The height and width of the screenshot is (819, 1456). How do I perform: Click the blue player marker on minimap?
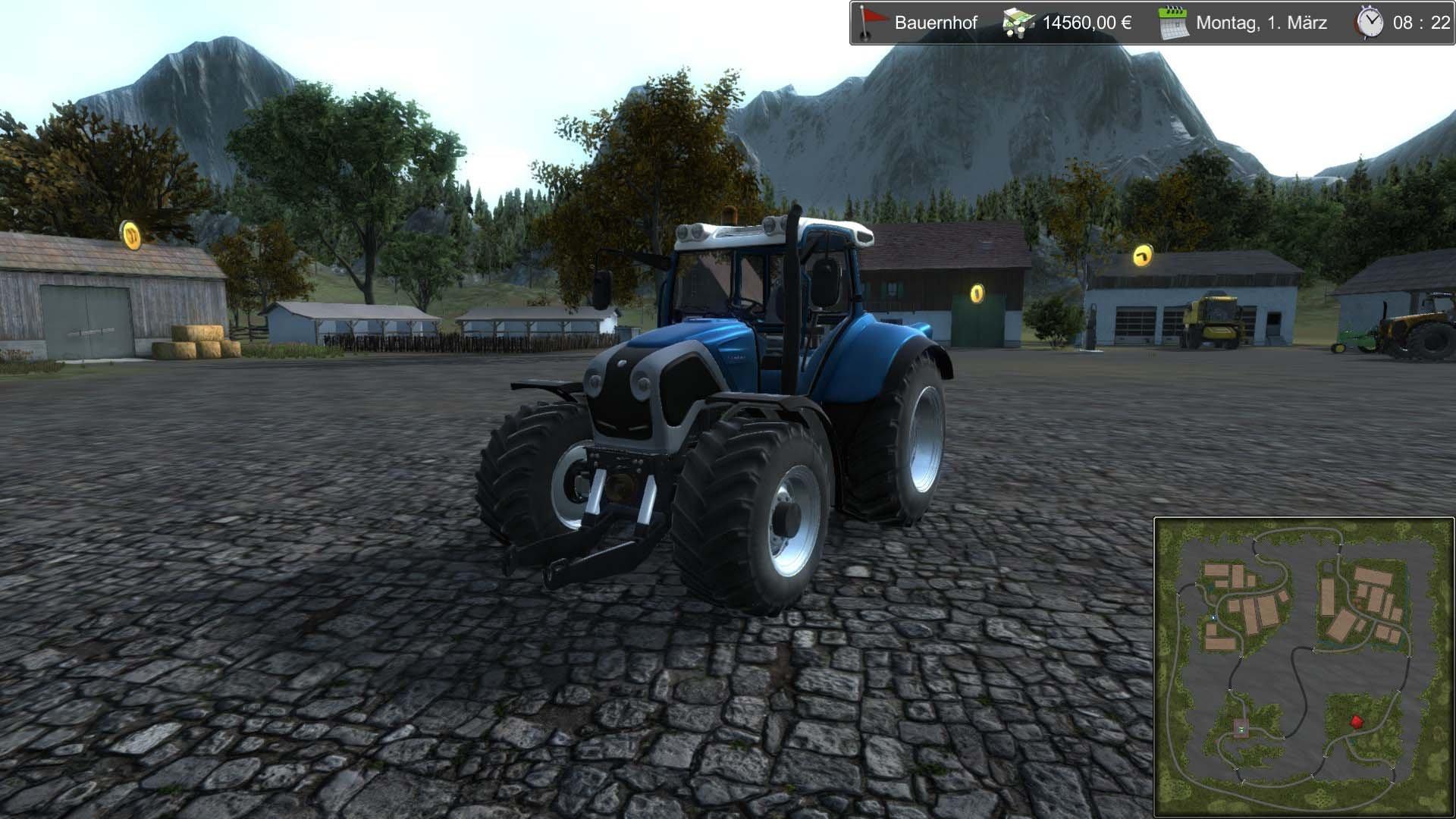(1213, 617)
